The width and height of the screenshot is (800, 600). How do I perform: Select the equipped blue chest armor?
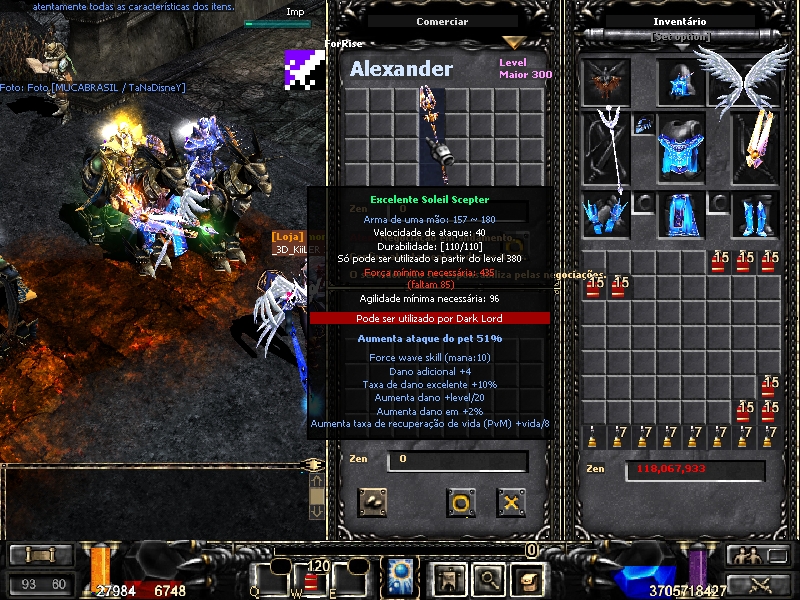(x=681, y=148)
